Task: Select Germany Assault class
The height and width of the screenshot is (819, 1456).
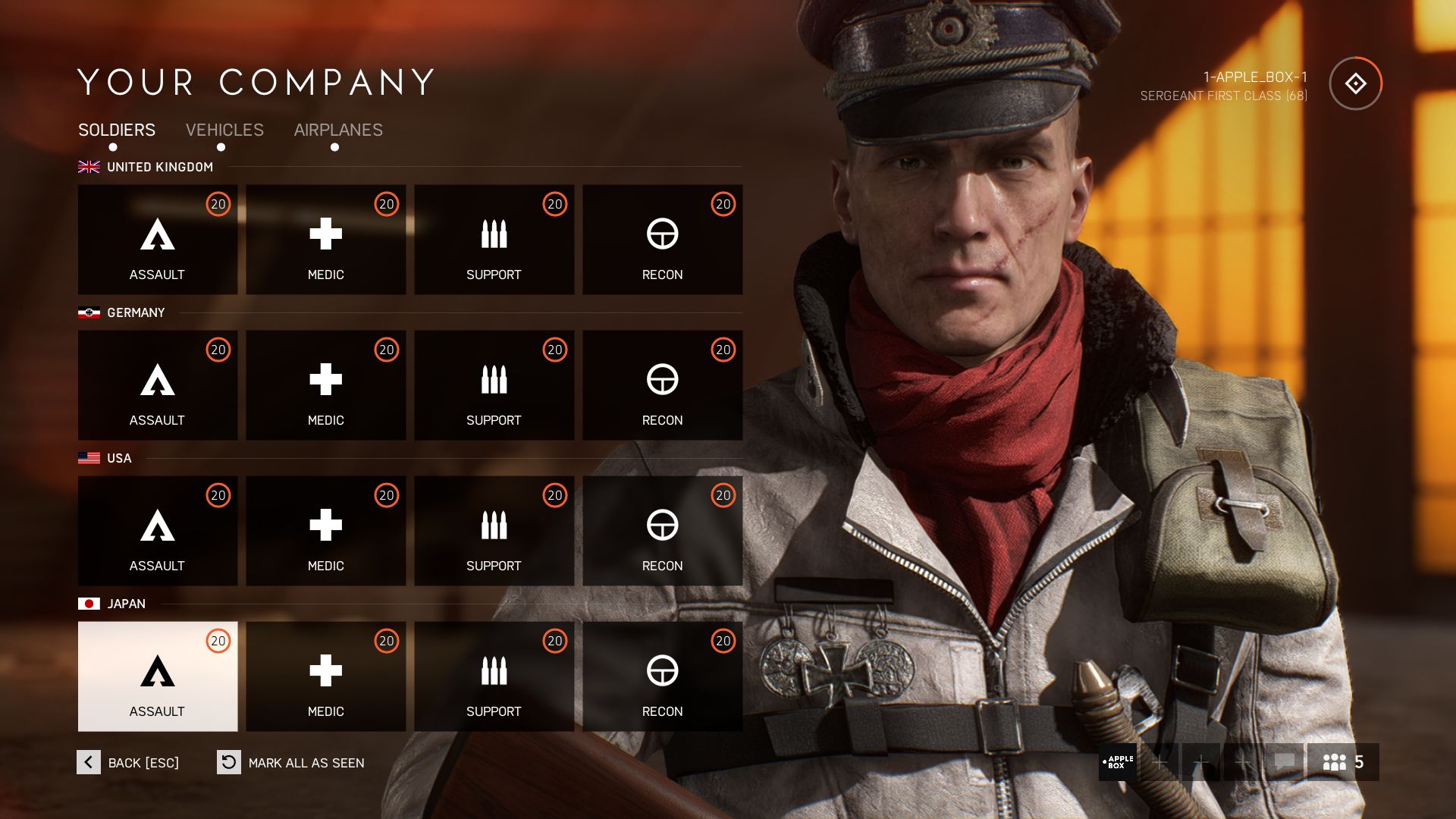Action: (x=158, y=385)
